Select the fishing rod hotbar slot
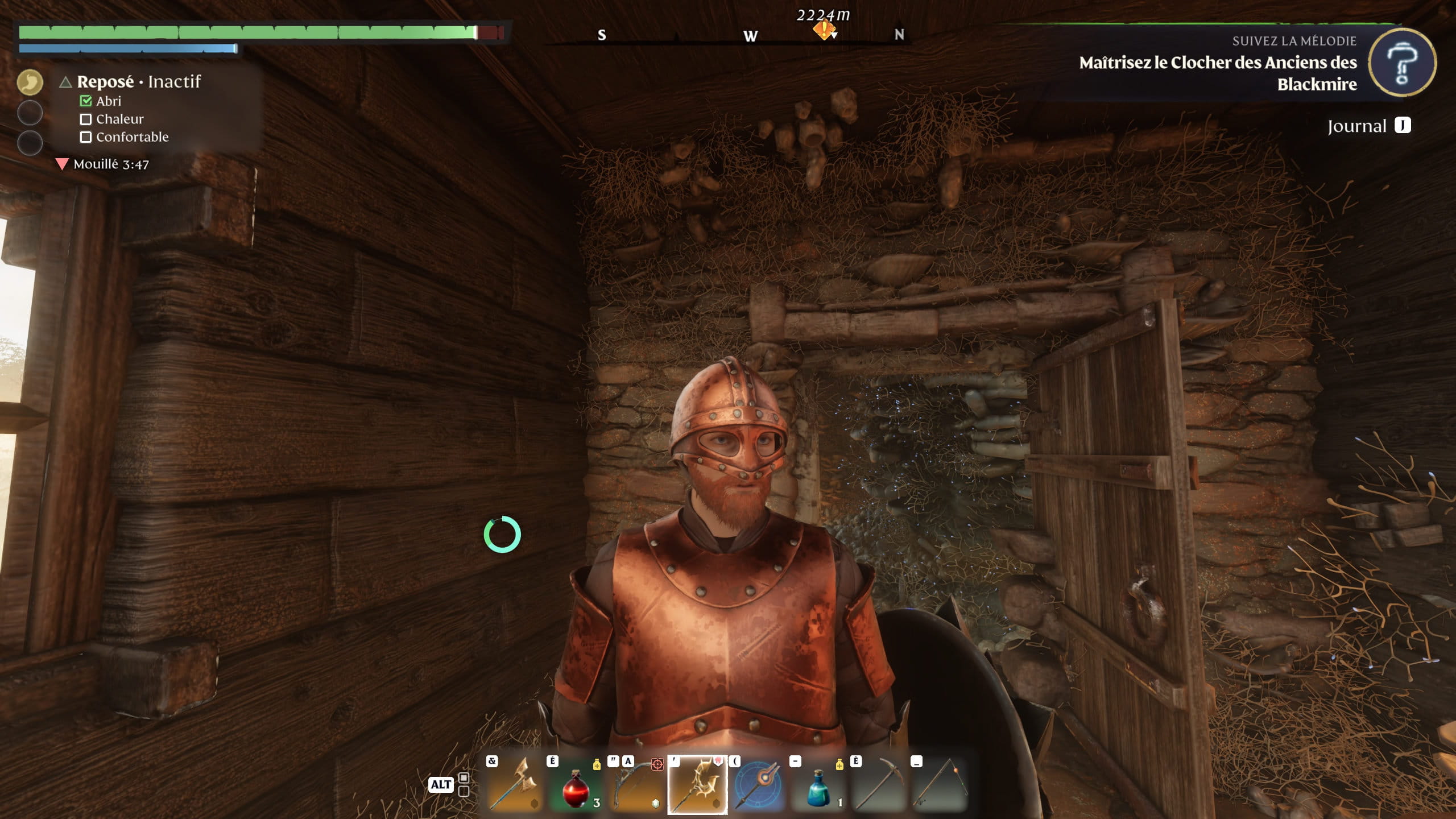 pos(940,785)
